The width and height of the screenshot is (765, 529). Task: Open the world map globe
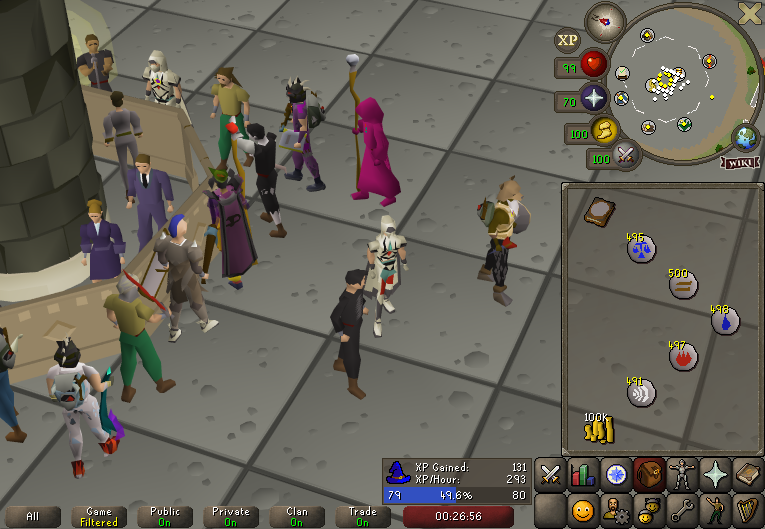(x=745, y=137)
